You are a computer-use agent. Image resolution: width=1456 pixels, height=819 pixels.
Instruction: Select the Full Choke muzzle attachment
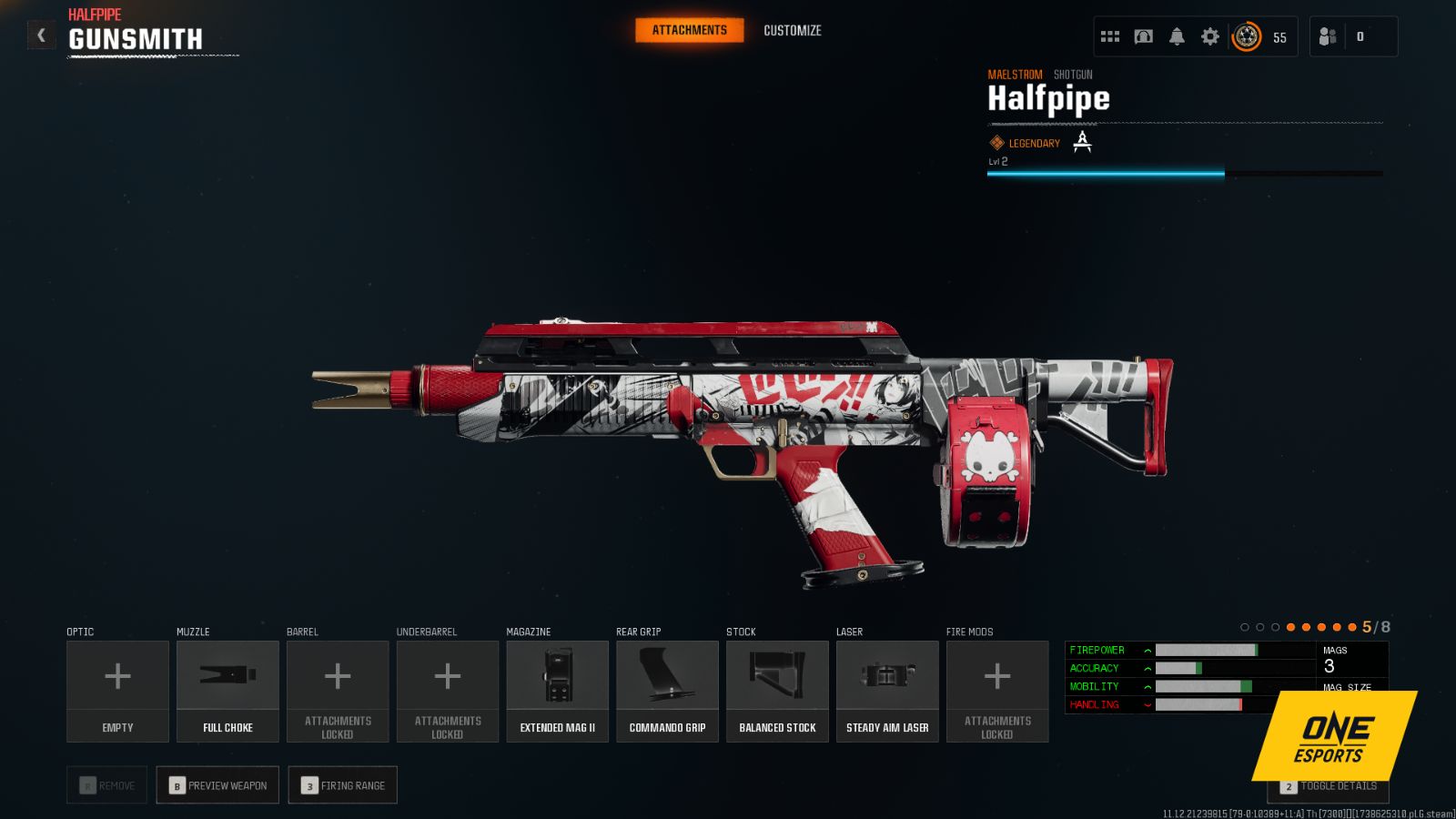(227, 689)
